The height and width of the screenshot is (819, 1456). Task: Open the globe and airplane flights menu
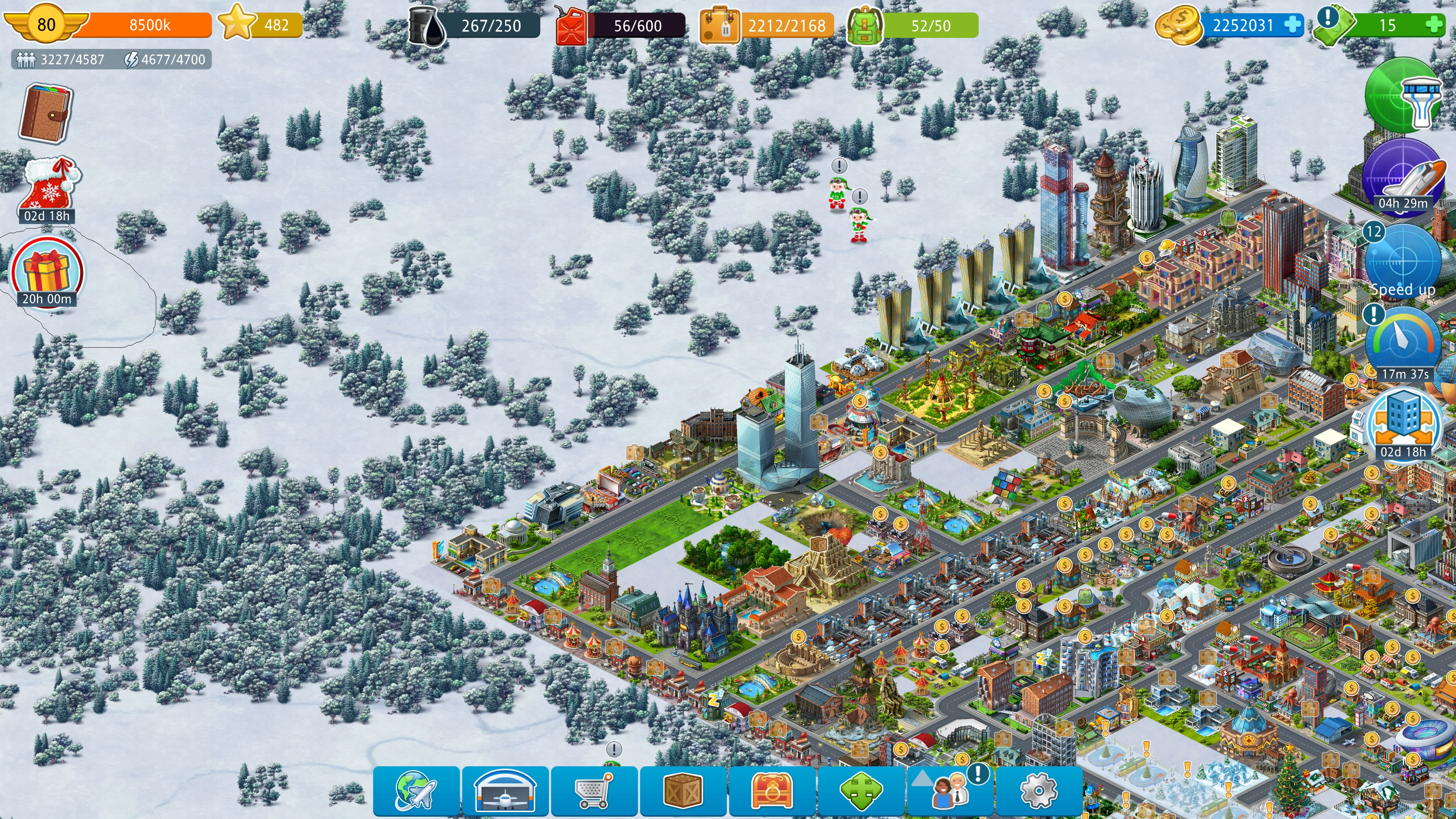416,791
